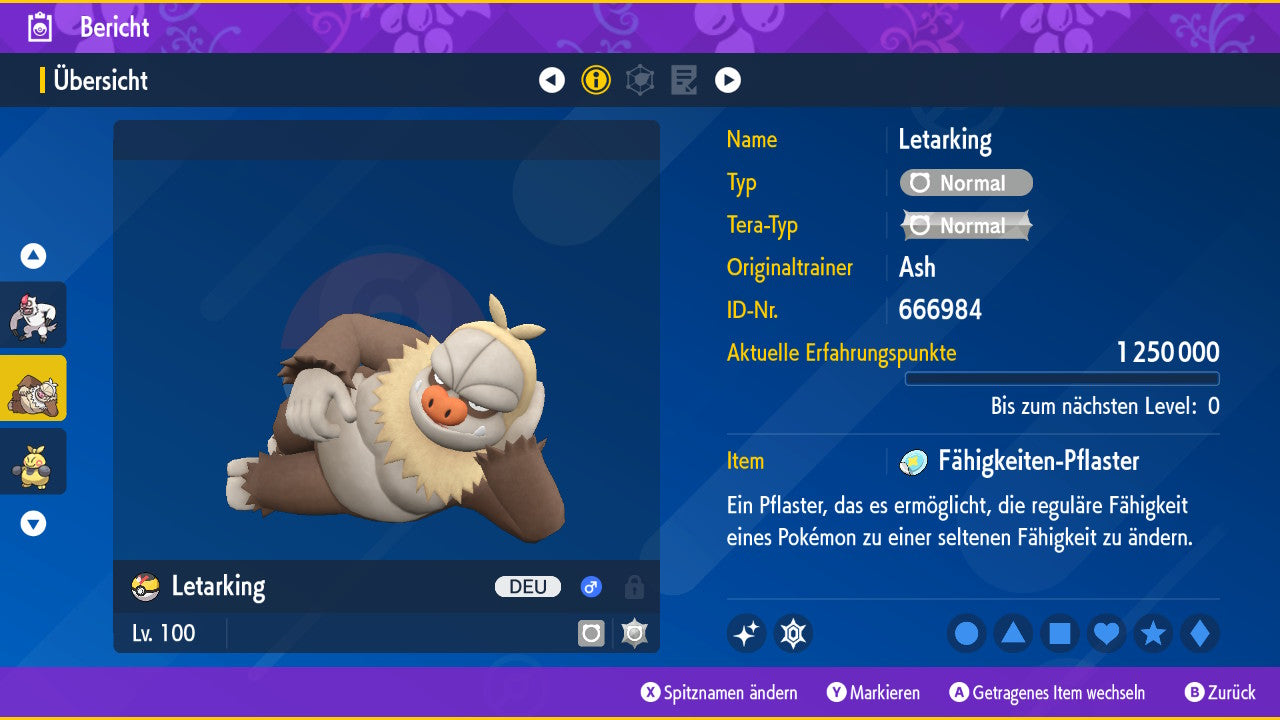Select the white ape Pokémon thumbnail
The image size is (1280, 720).
33,315
